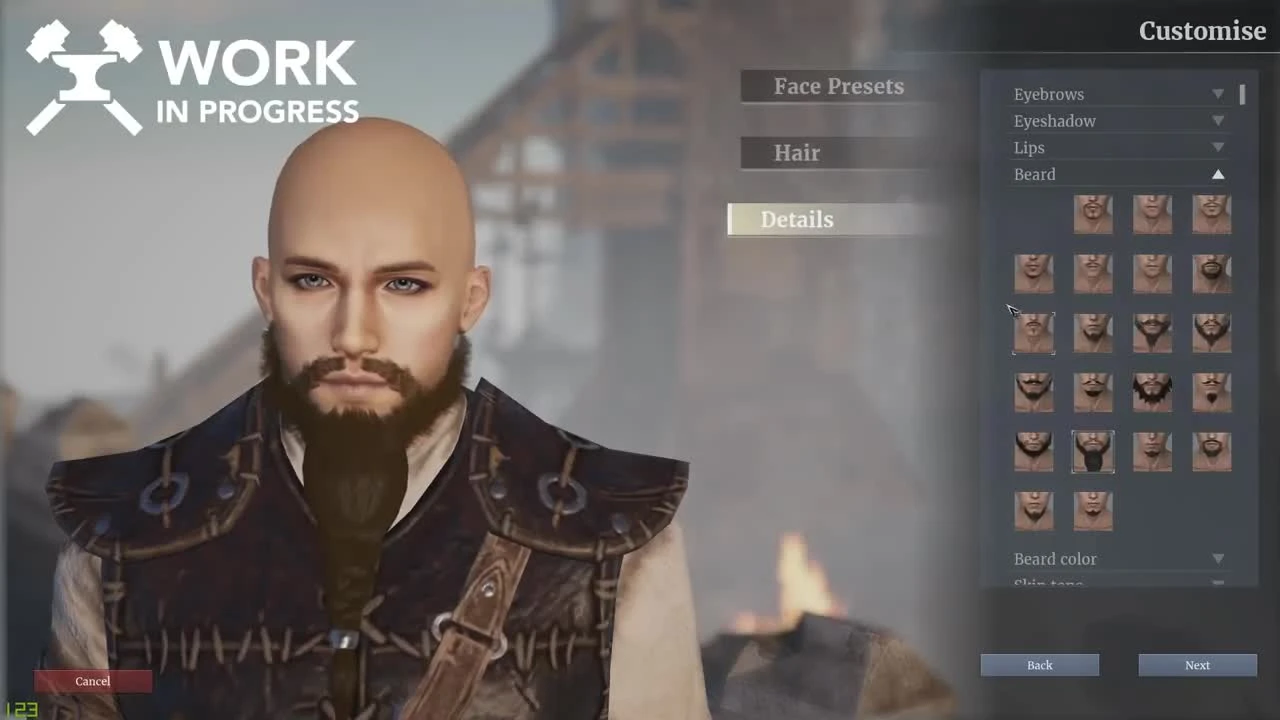Pick the chin-curtain beard style
The height and width of the screenshot is (720, 1280).
pyautogui.click(x=1034, y=452)
